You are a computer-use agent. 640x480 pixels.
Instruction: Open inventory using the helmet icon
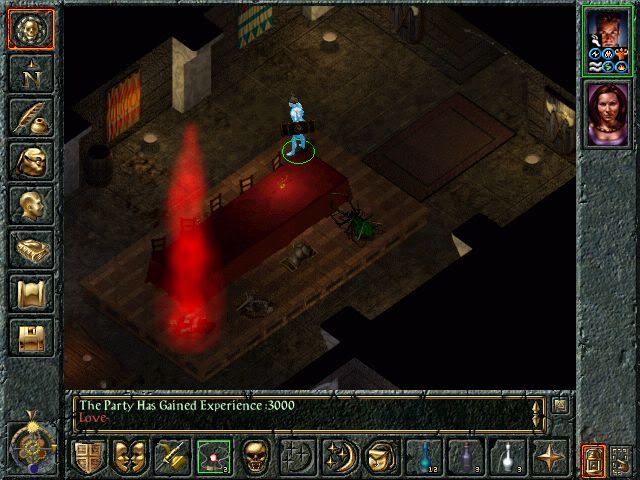coord(31,161)
